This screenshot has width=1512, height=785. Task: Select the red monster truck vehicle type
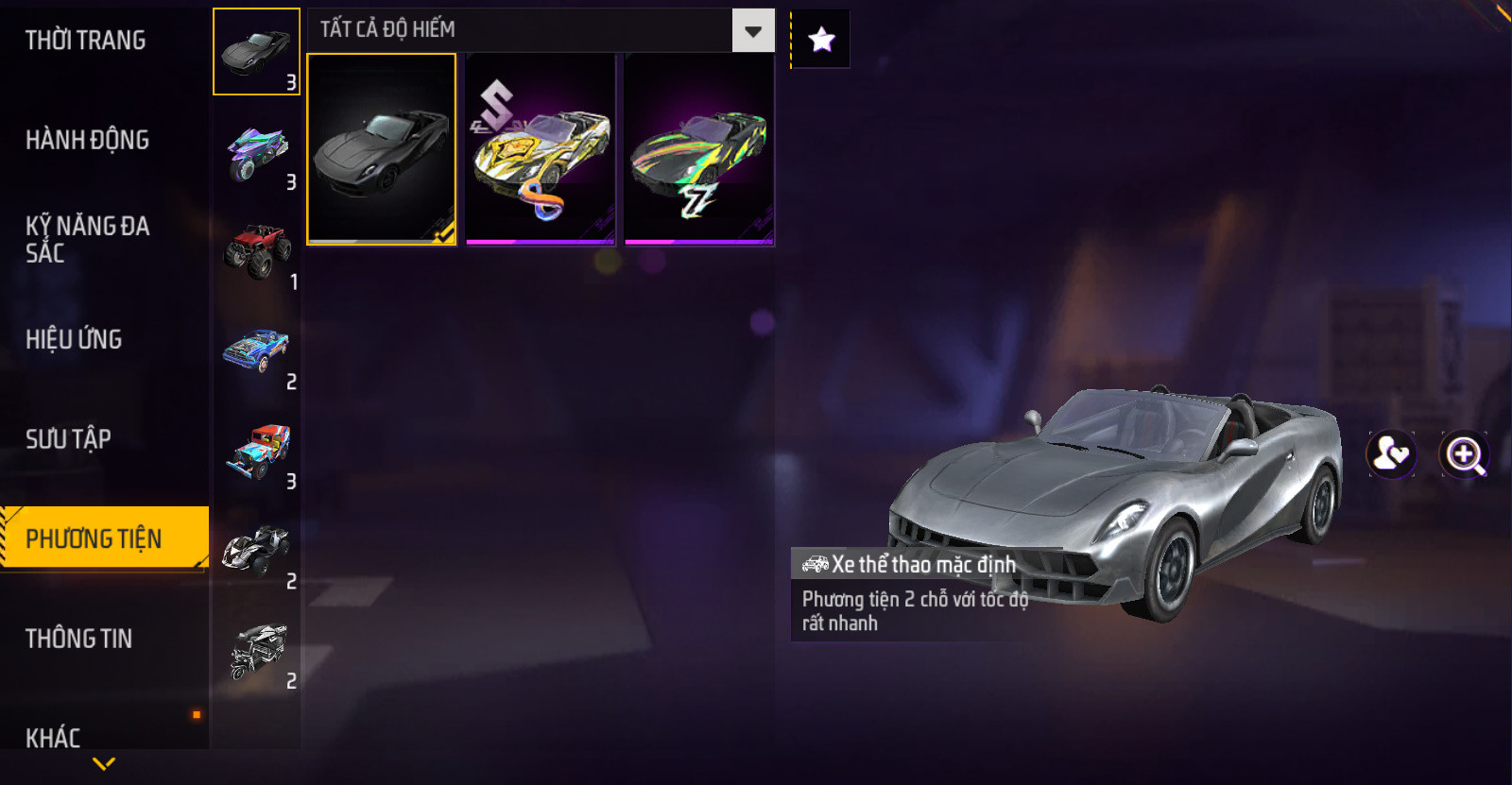[256, 251]
